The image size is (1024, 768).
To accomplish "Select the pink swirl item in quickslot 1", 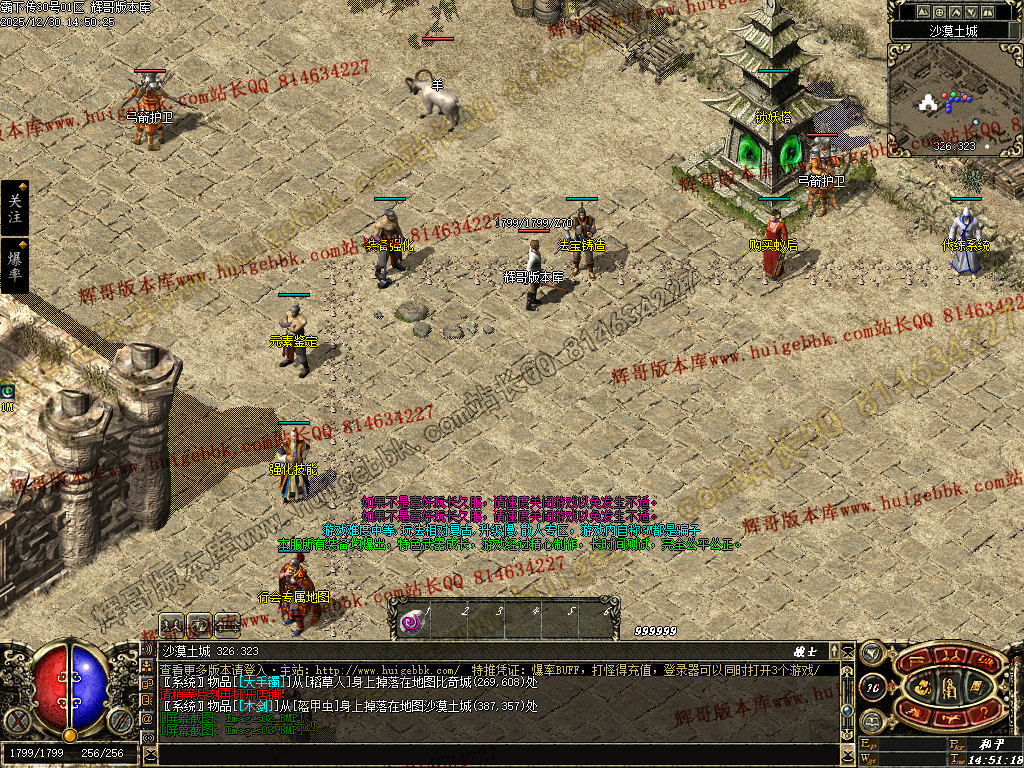I will (x=410, y=623).
